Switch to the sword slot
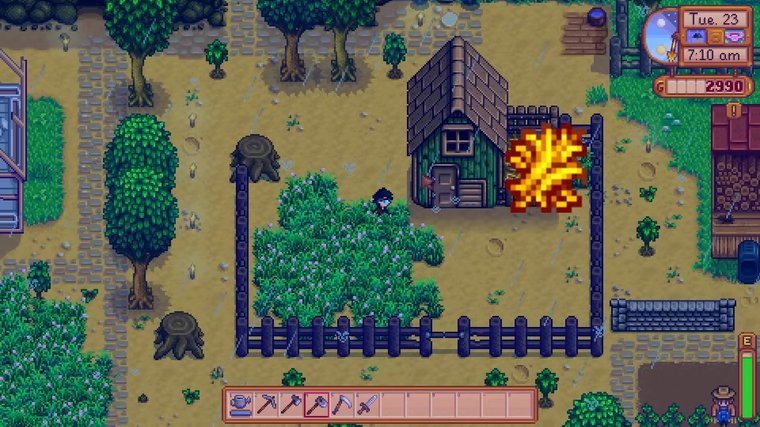Screen dimensions: 760x427 (369, 405)
